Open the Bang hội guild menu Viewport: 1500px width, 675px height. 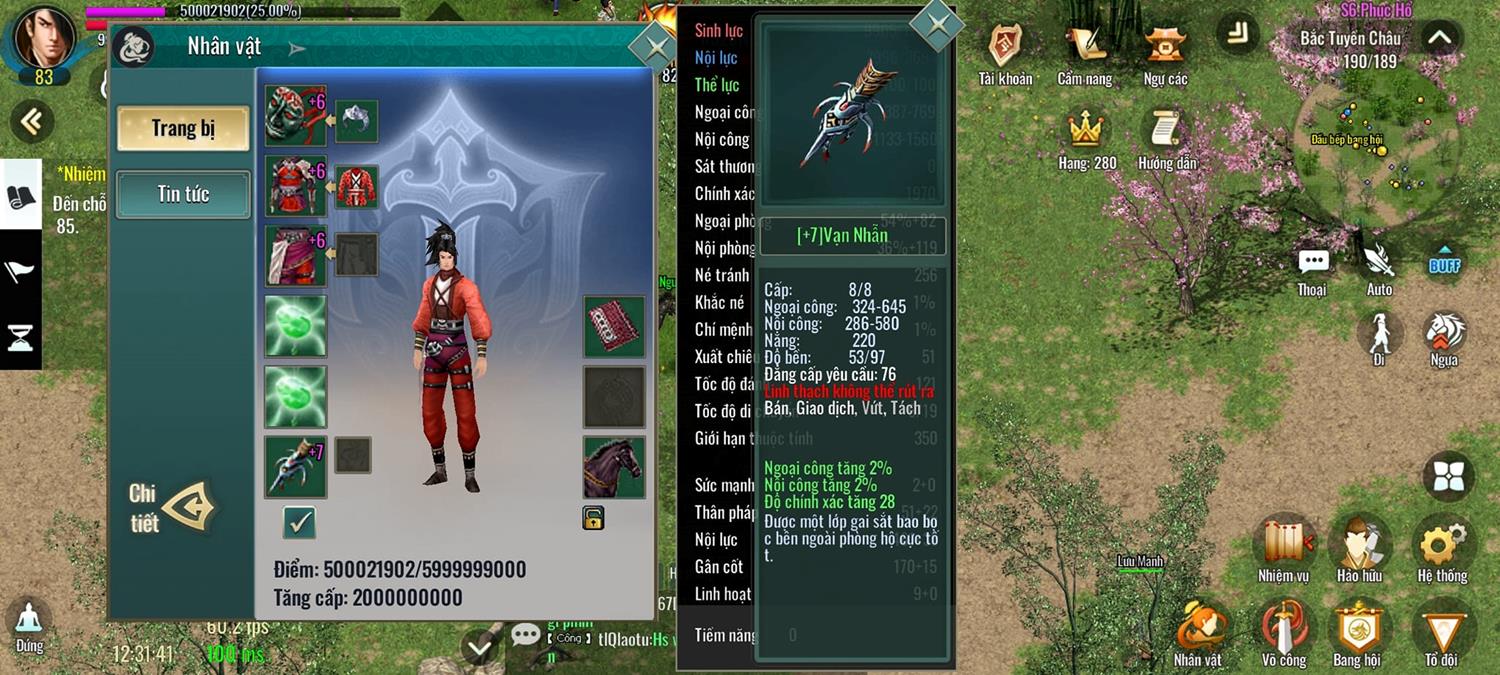pos(1357,631)
